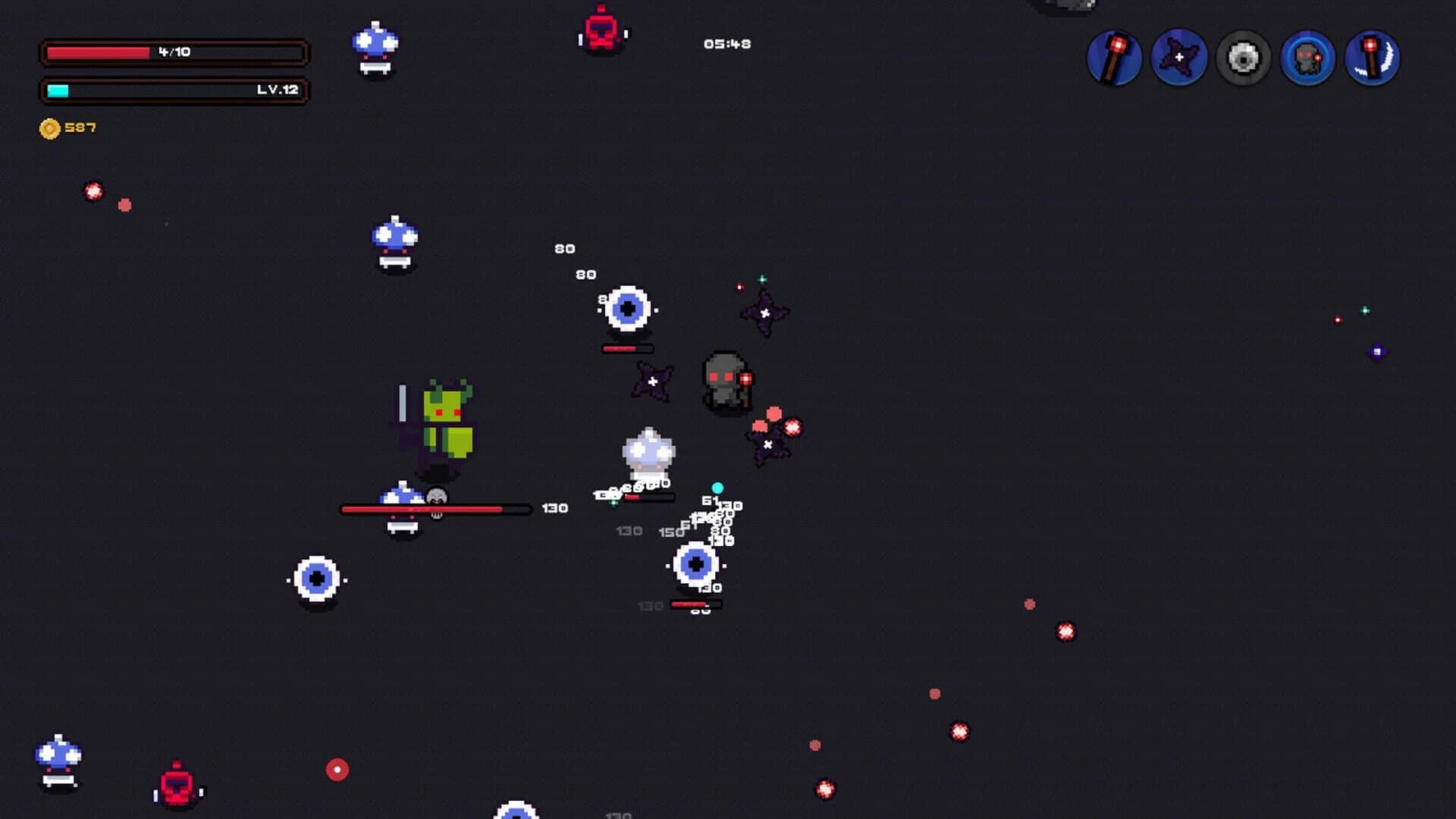
Task: Click the elite enemy's long red health bar
Action: point(434,508)
